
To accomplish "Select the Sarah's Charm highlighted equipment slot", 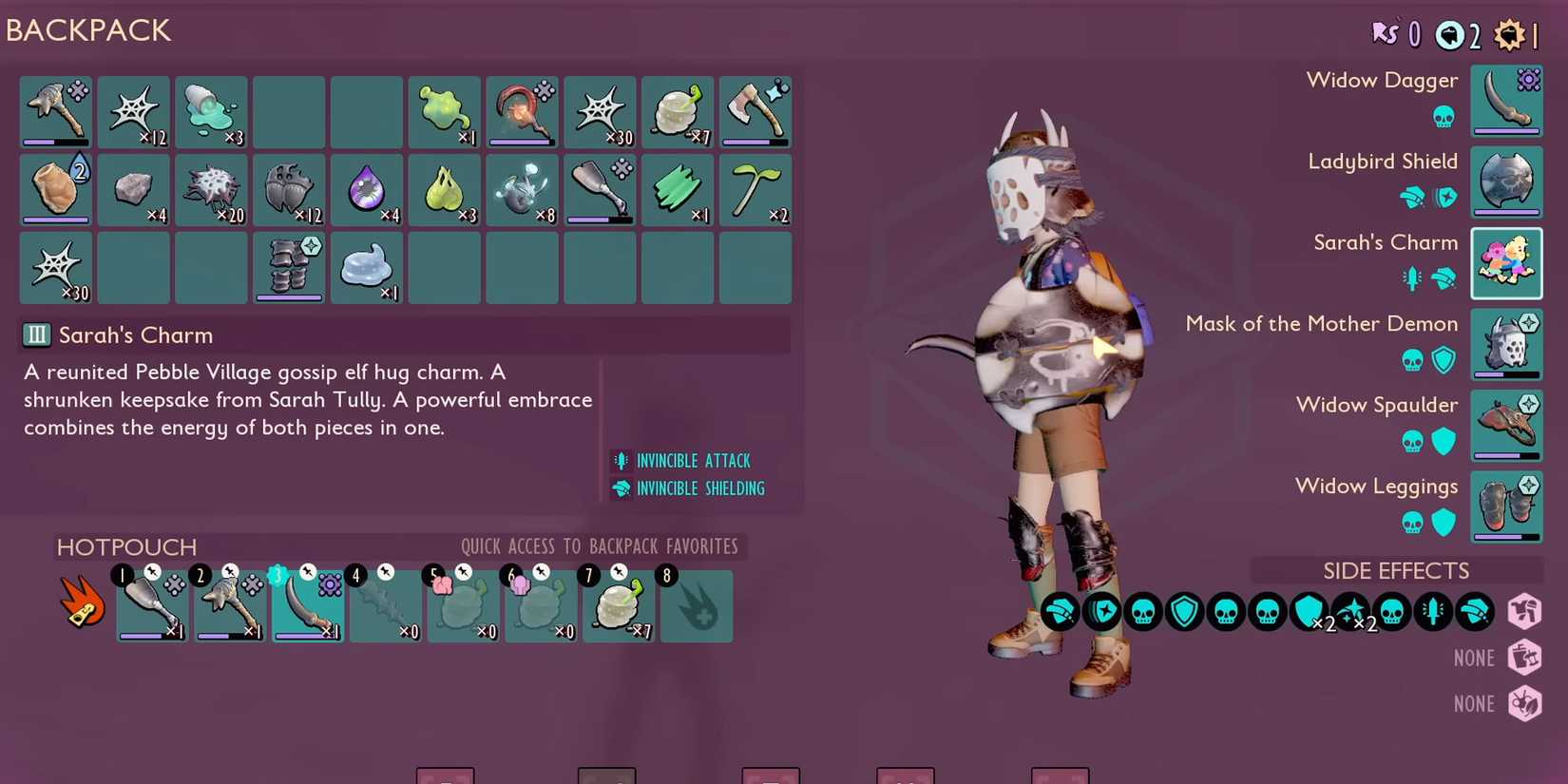I will (1506, 262).
